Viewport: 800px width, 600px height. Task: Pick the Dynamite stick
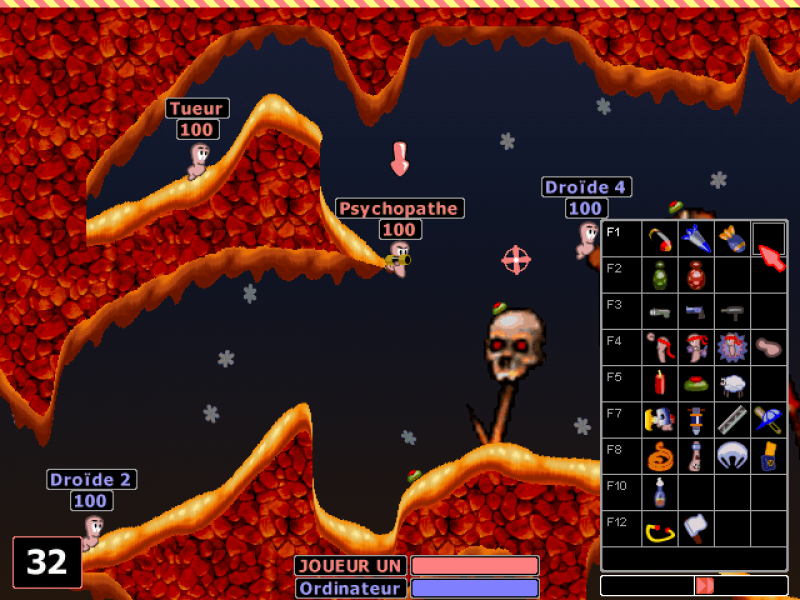659,383
